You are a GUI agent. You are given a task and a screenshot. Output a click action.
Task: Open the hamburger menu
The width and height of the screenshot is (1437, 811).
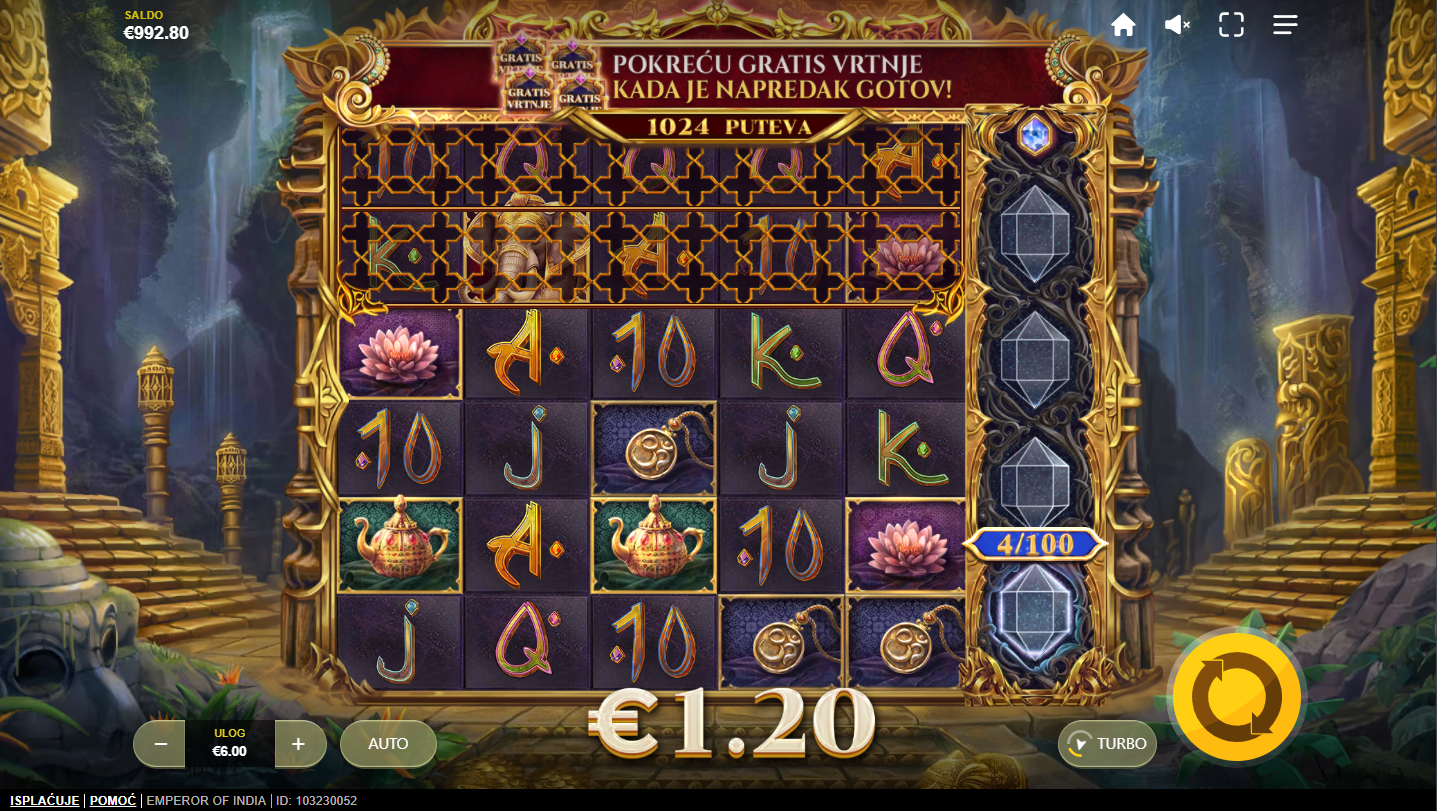[1285, 25]
